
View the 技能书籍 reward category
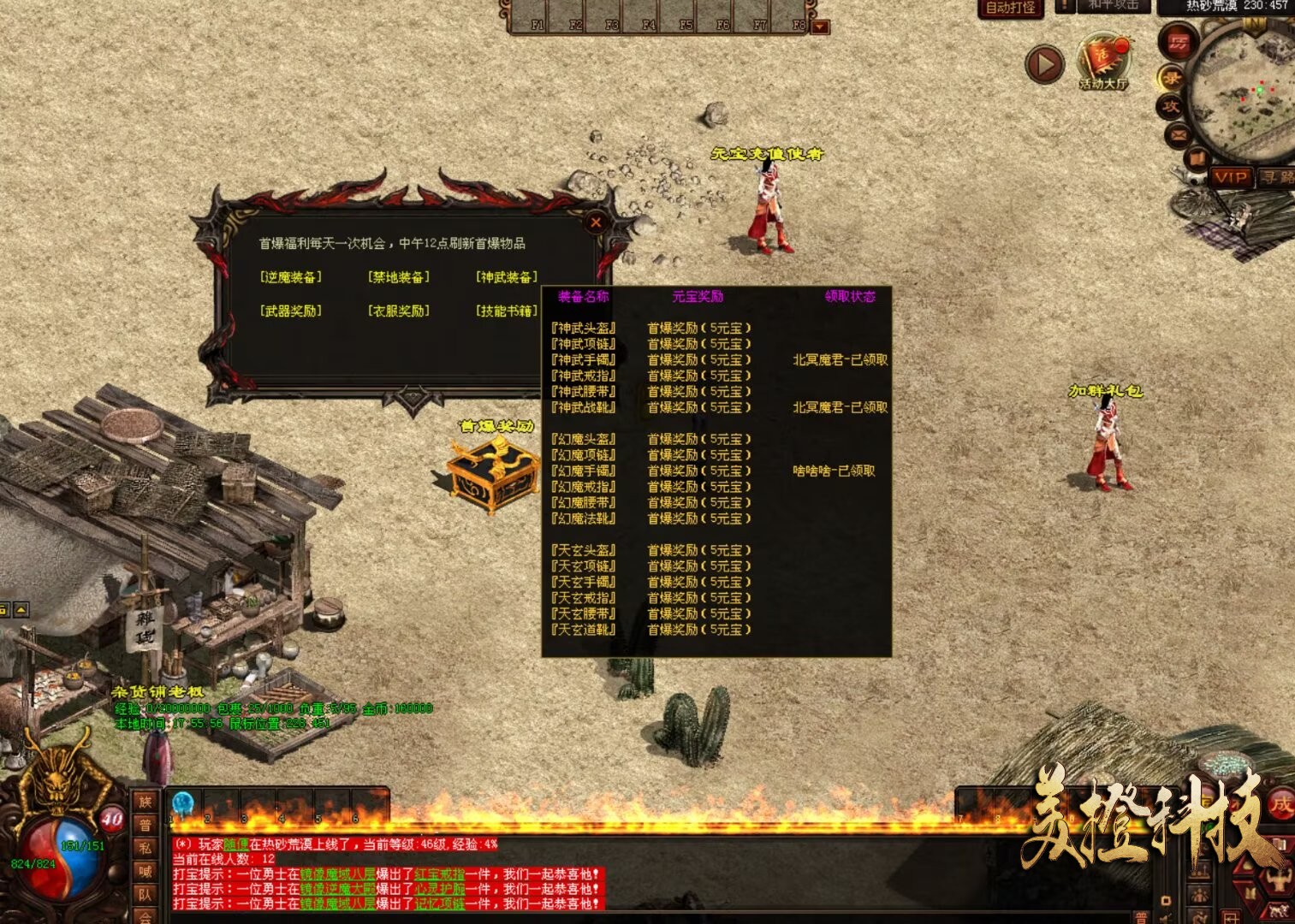tap(507, 311)
